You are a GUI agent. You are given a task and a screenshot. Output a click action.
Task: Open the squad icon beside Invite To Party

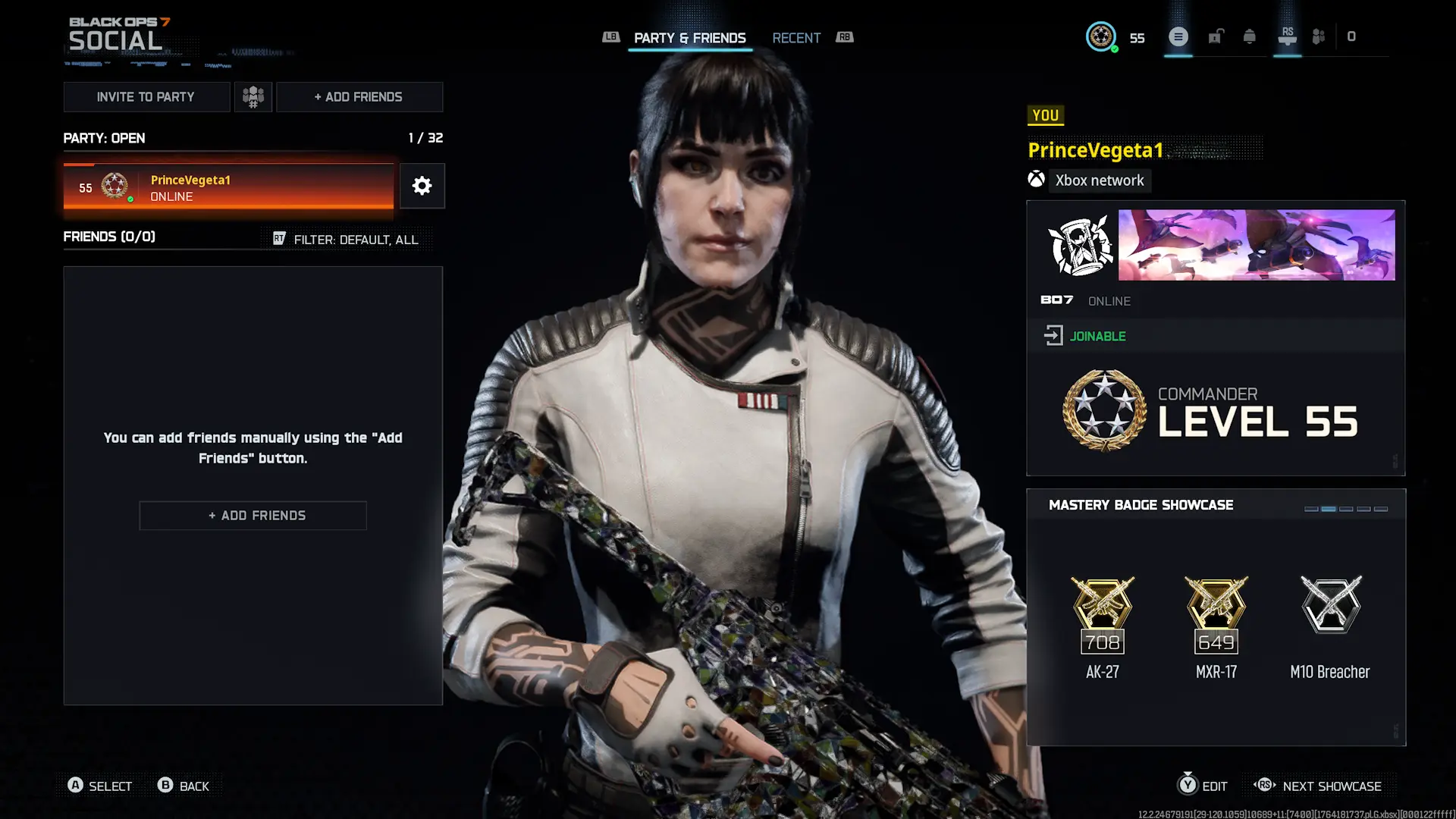pos(253,96)
